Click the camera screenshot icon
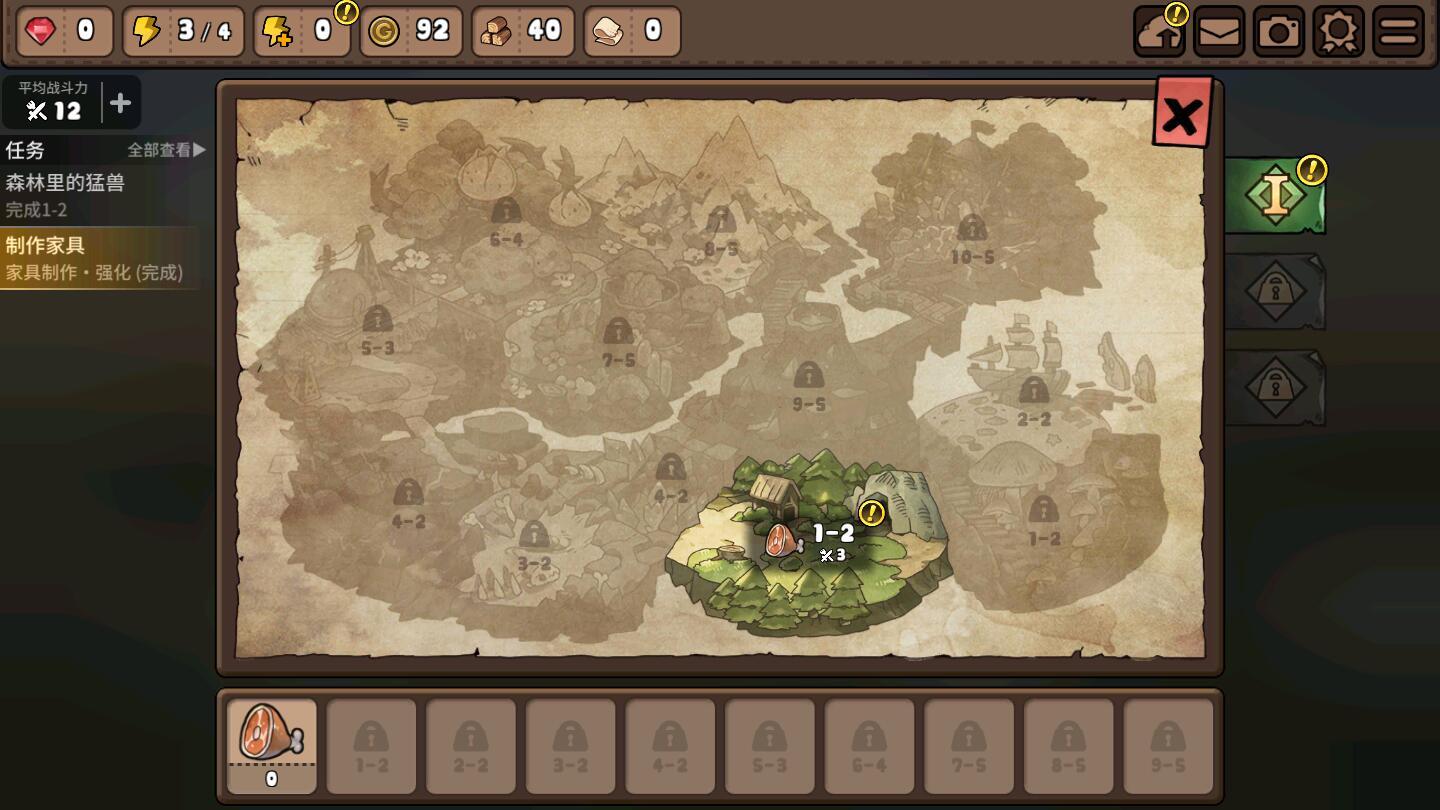The image size is (1440, 810). pos(1279,31)
